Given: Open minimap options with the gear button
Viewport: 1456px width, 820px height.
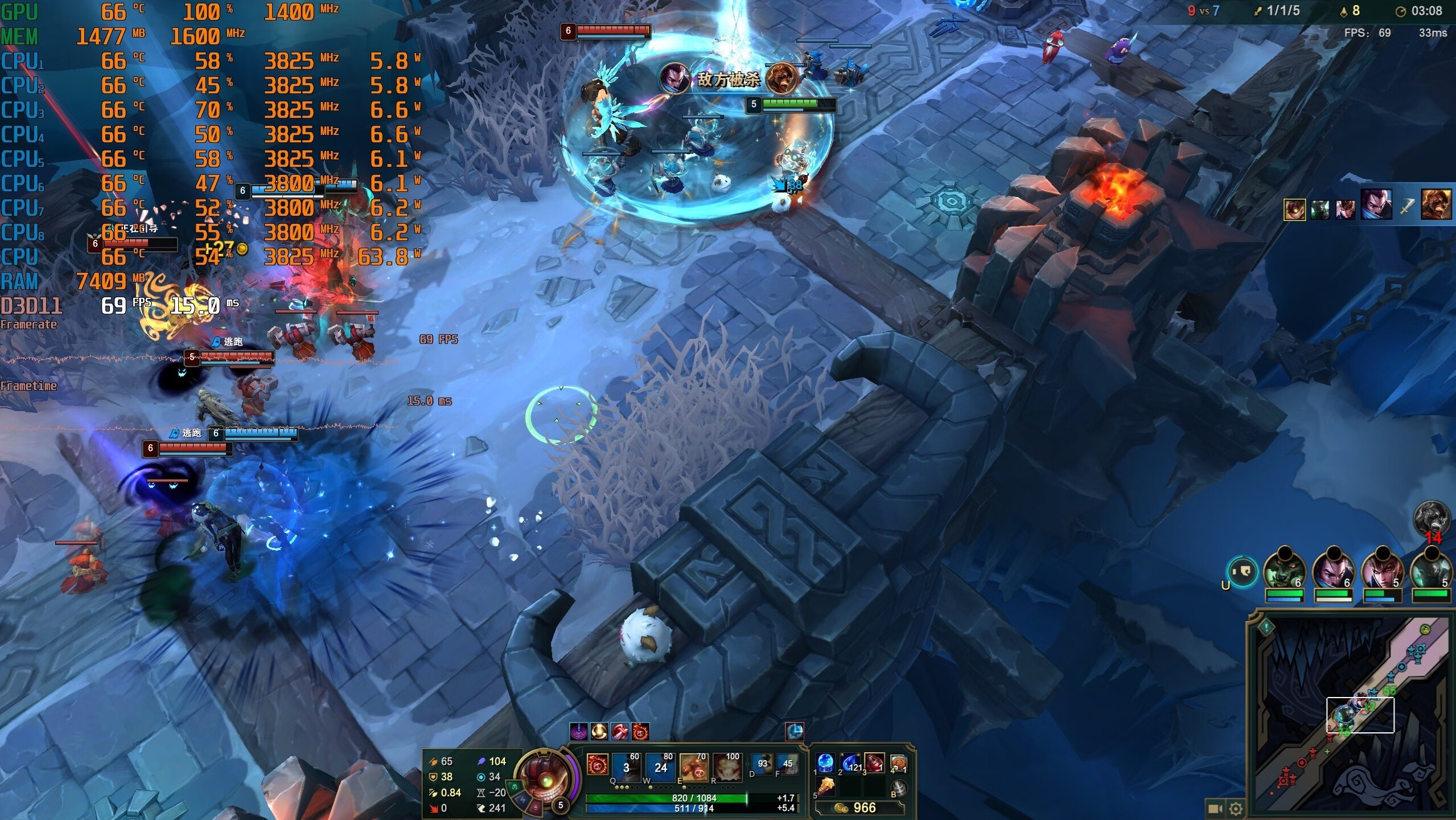Looking at the screenshot, I should click(x=1236, y=809).
